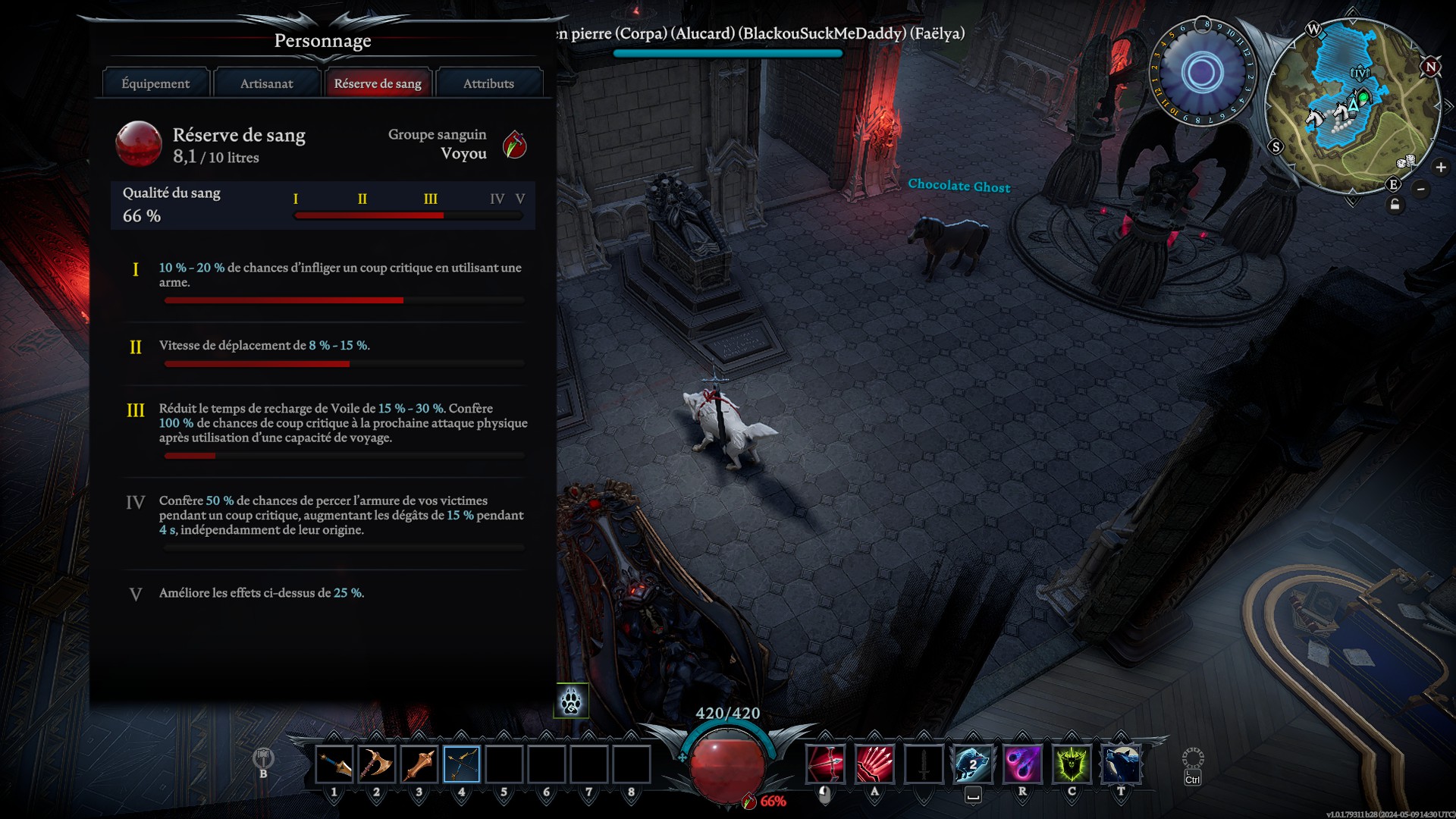
Task: Zoom out the minimap with minus button
Action: tap(1421, 189)
